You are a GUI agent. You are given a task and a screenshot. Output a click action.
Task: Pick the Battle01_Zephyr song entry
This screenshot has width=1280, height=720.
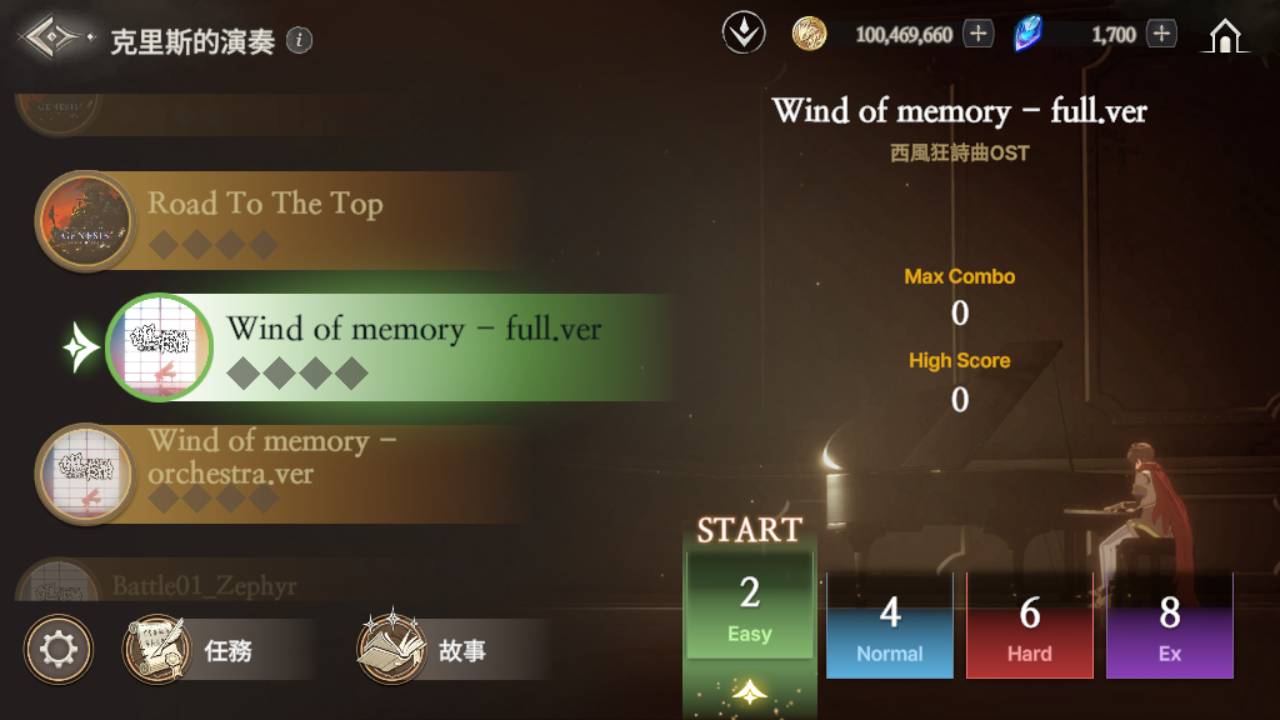204,585
